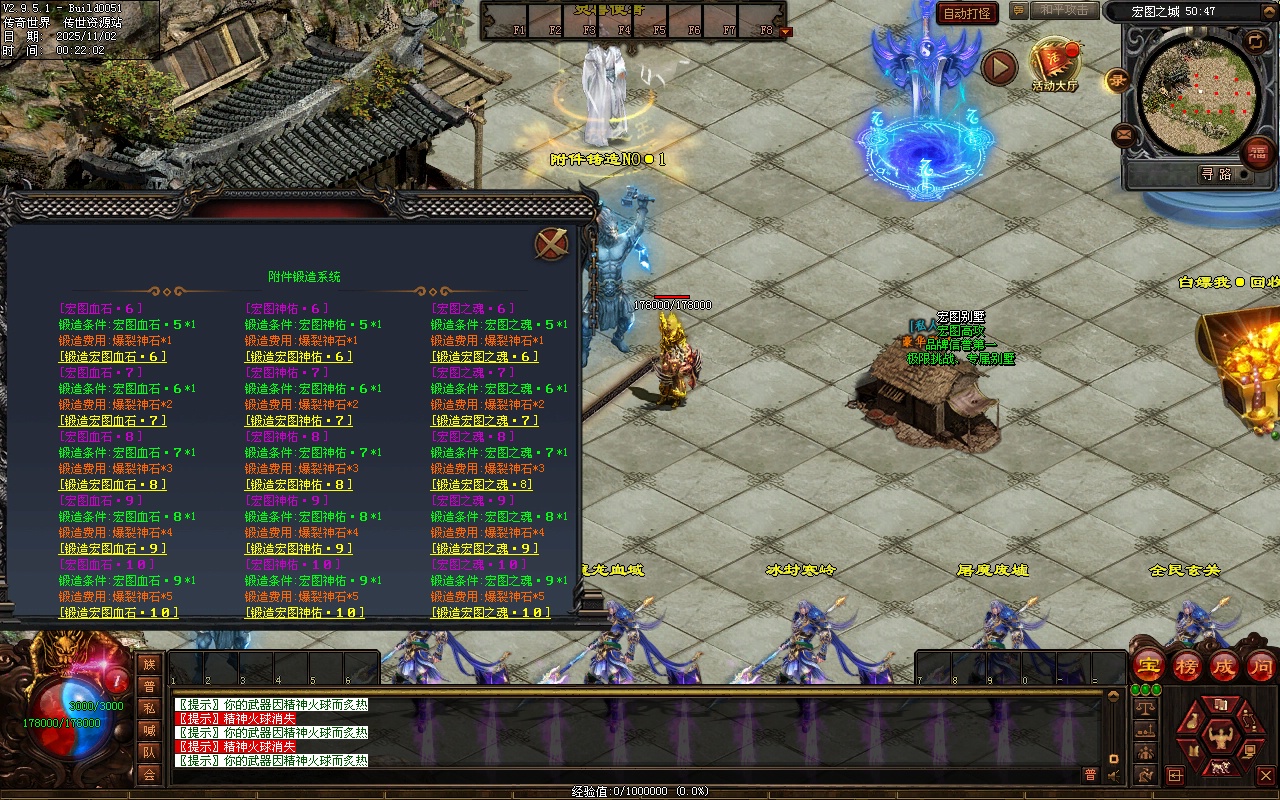This screenshot has height=800, width=1280.
Task: Click the red 福 welfare button
Action: coord(1257,153)
